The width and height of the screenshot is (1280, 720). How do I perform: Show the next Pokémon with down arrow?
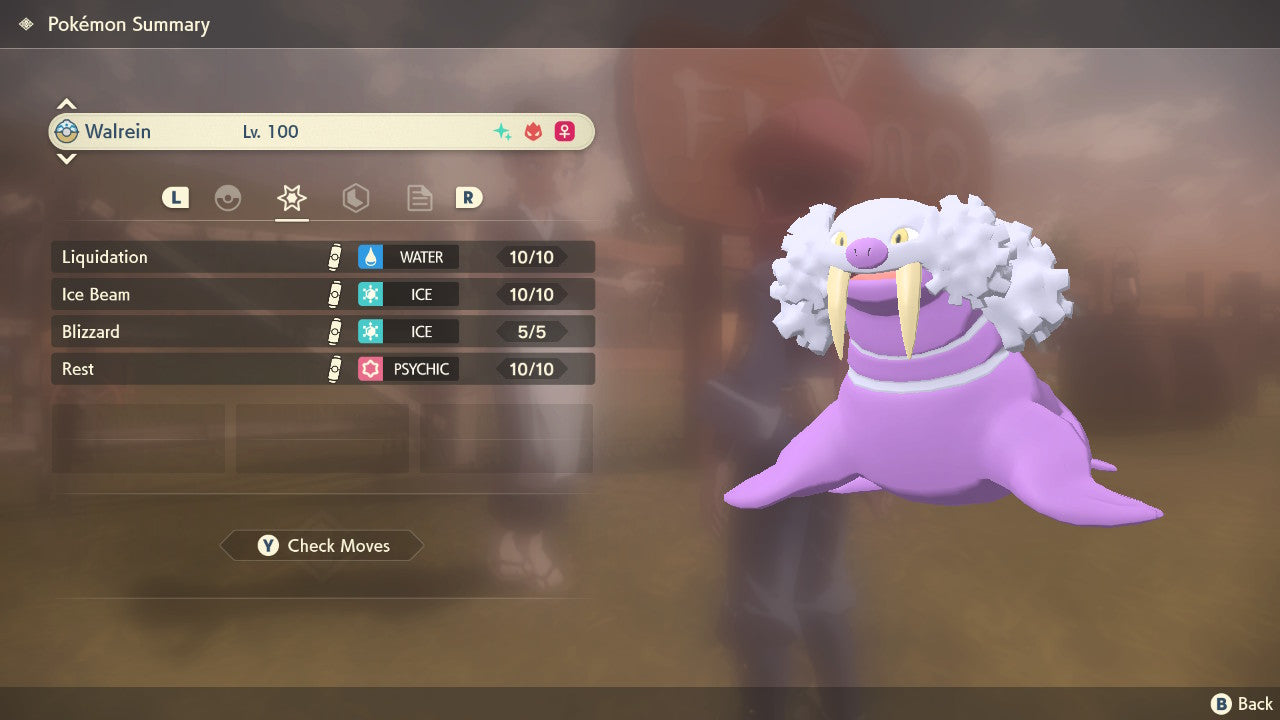point(66,159)
